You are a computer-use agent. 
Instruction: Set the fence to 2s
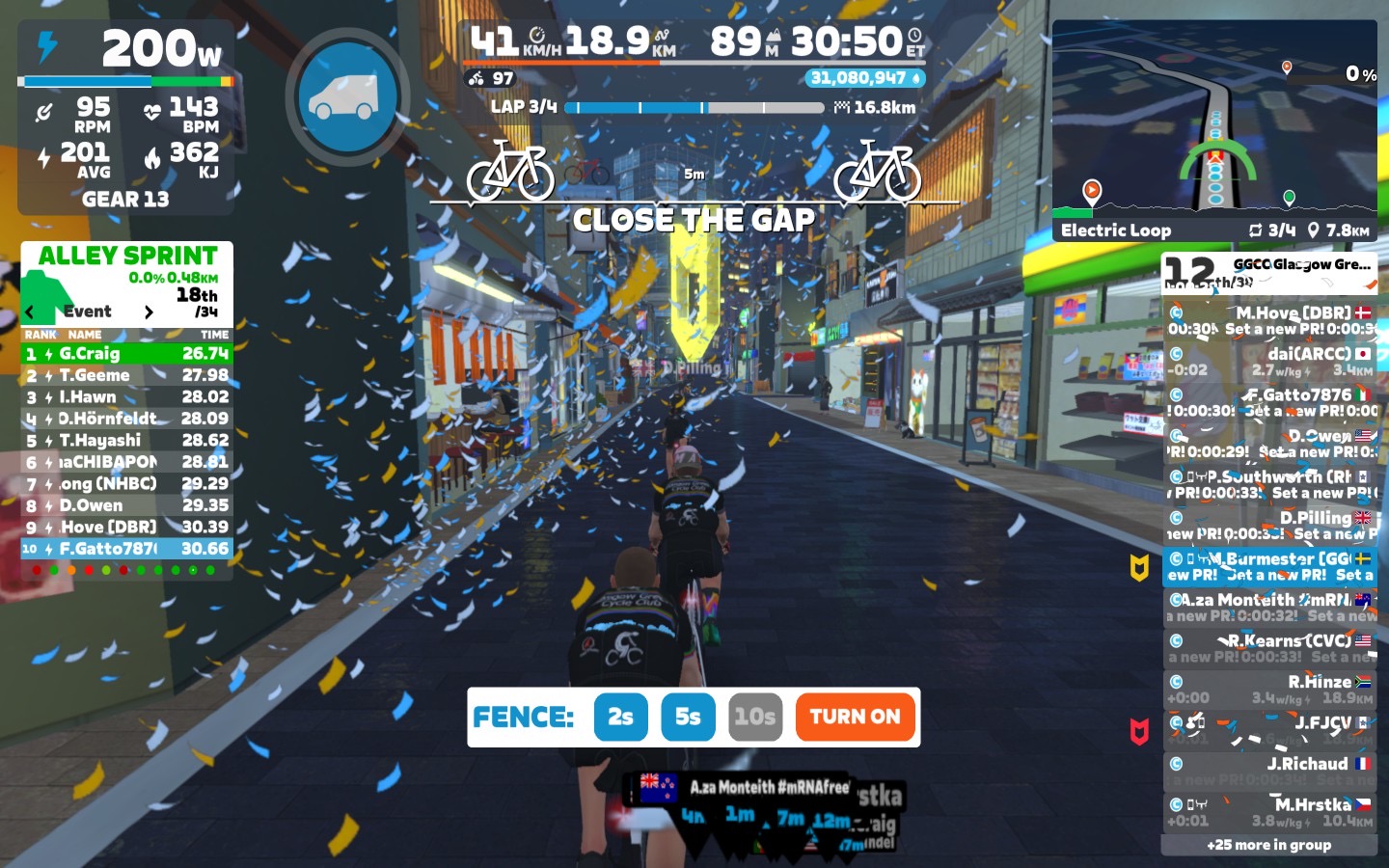(620, 717)
